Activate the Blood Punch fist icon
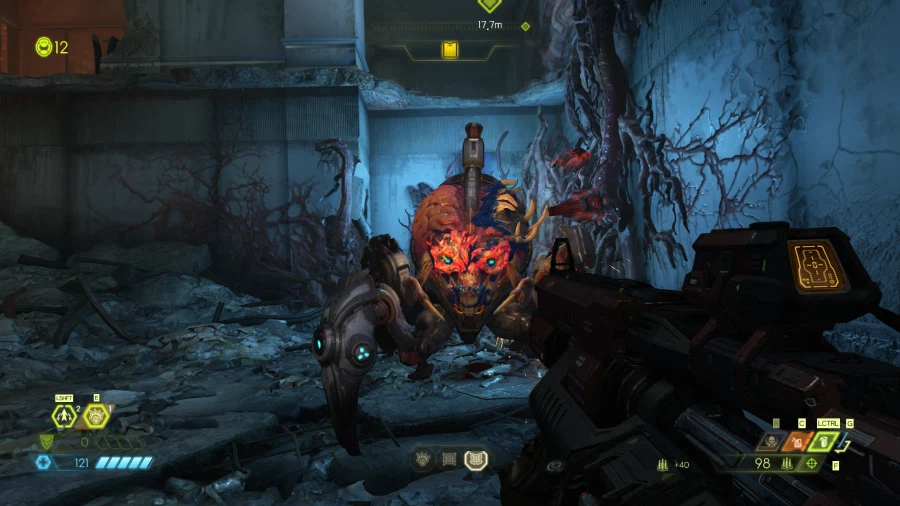This screenshot has width=900, height=506. (x=97, y=416)
